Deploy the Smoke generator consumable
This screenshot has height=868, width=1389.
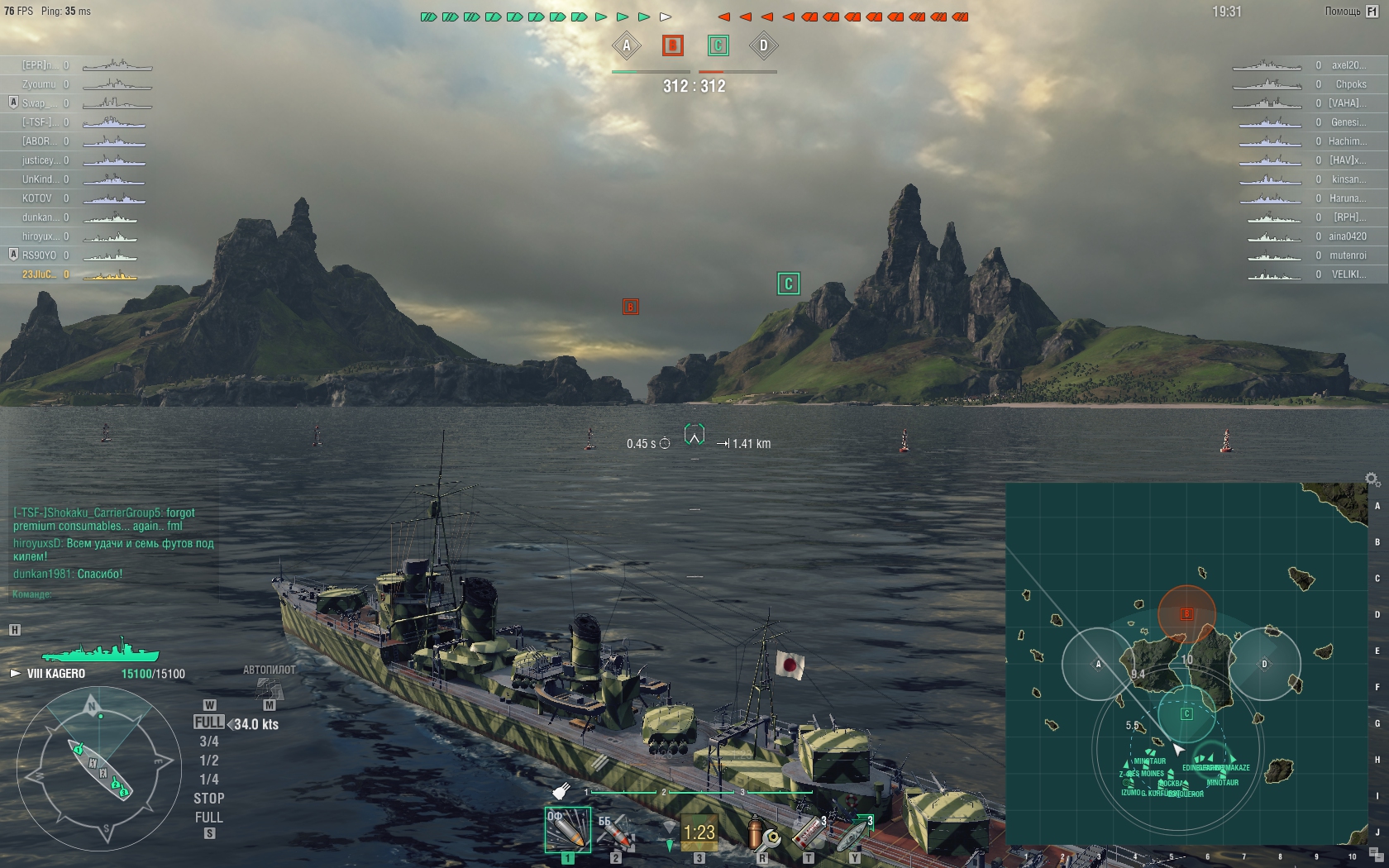tap(809, 833)
